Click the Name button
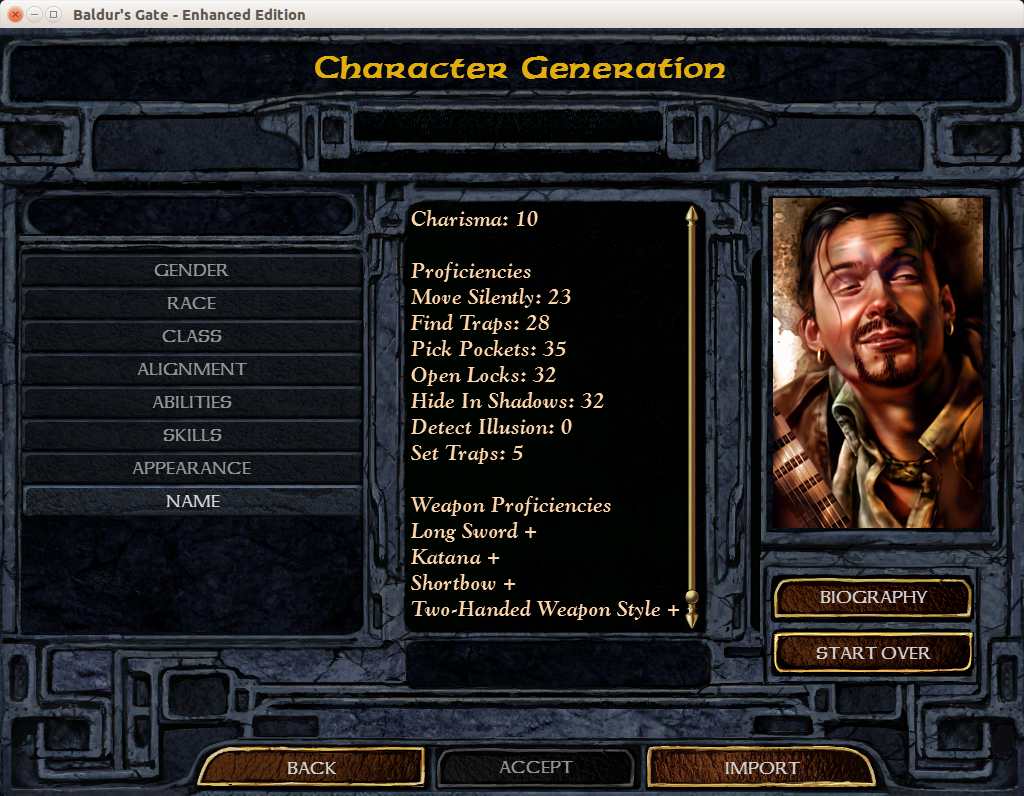 pos(191,501)
